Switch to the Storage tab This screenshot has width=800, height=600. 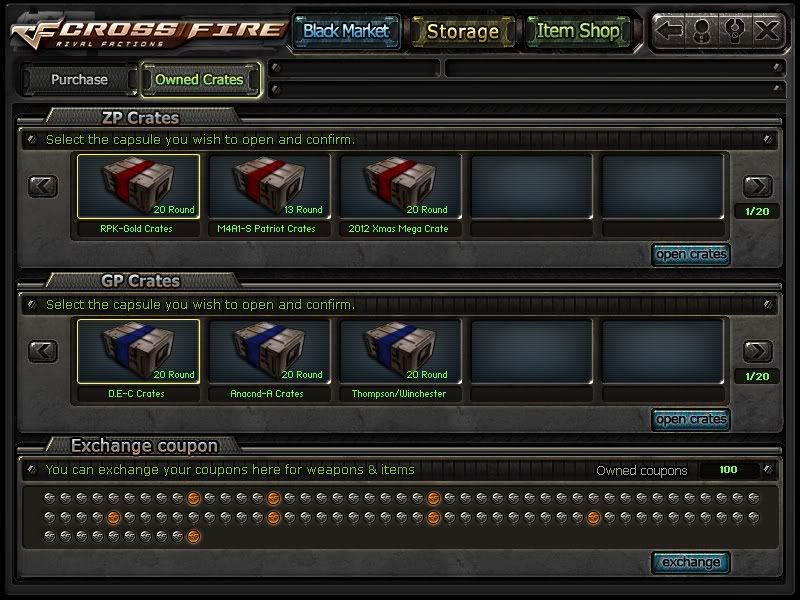(462, 31)
